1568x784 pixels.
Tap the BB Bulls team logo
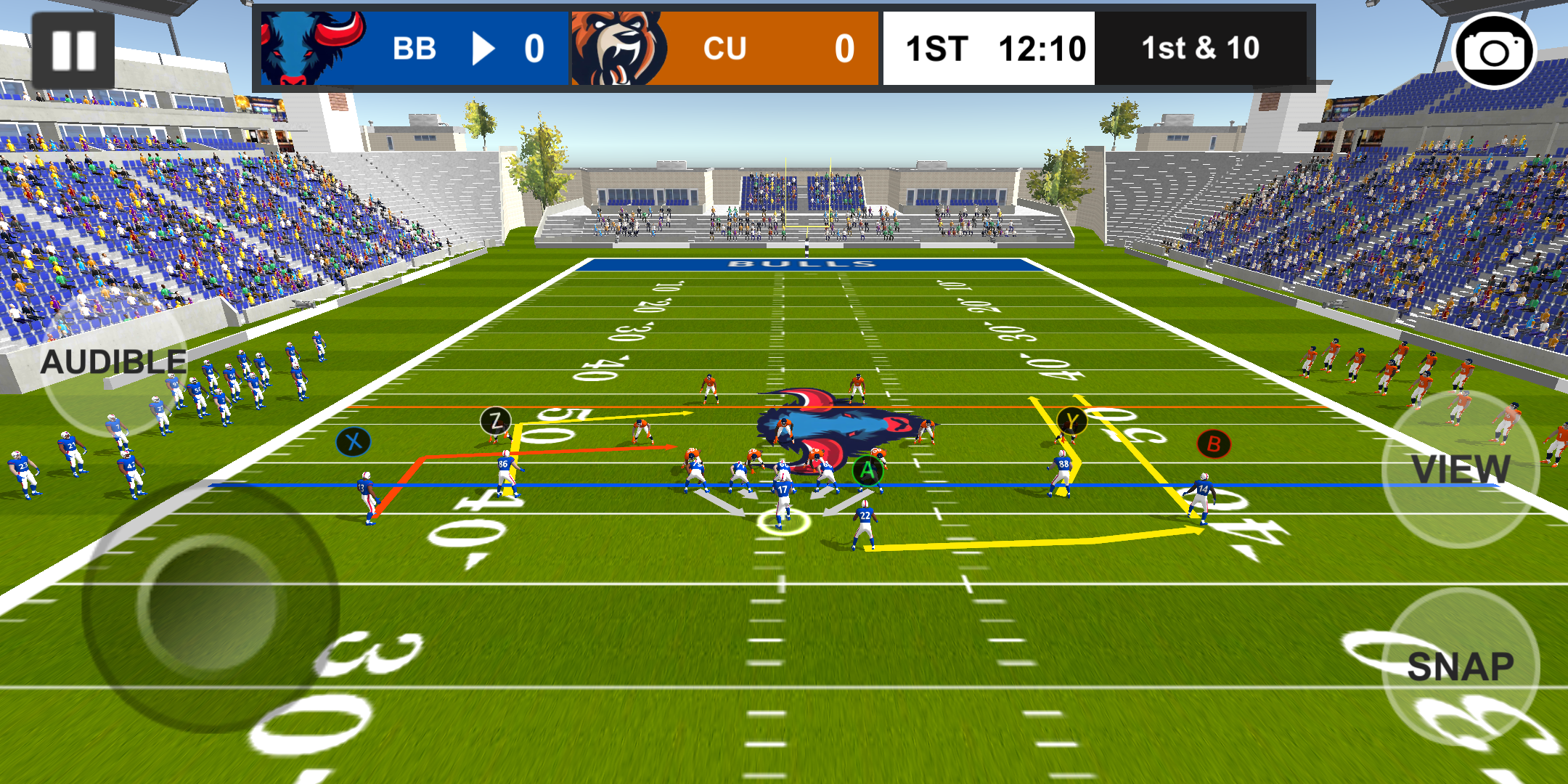tap(303, 47)
